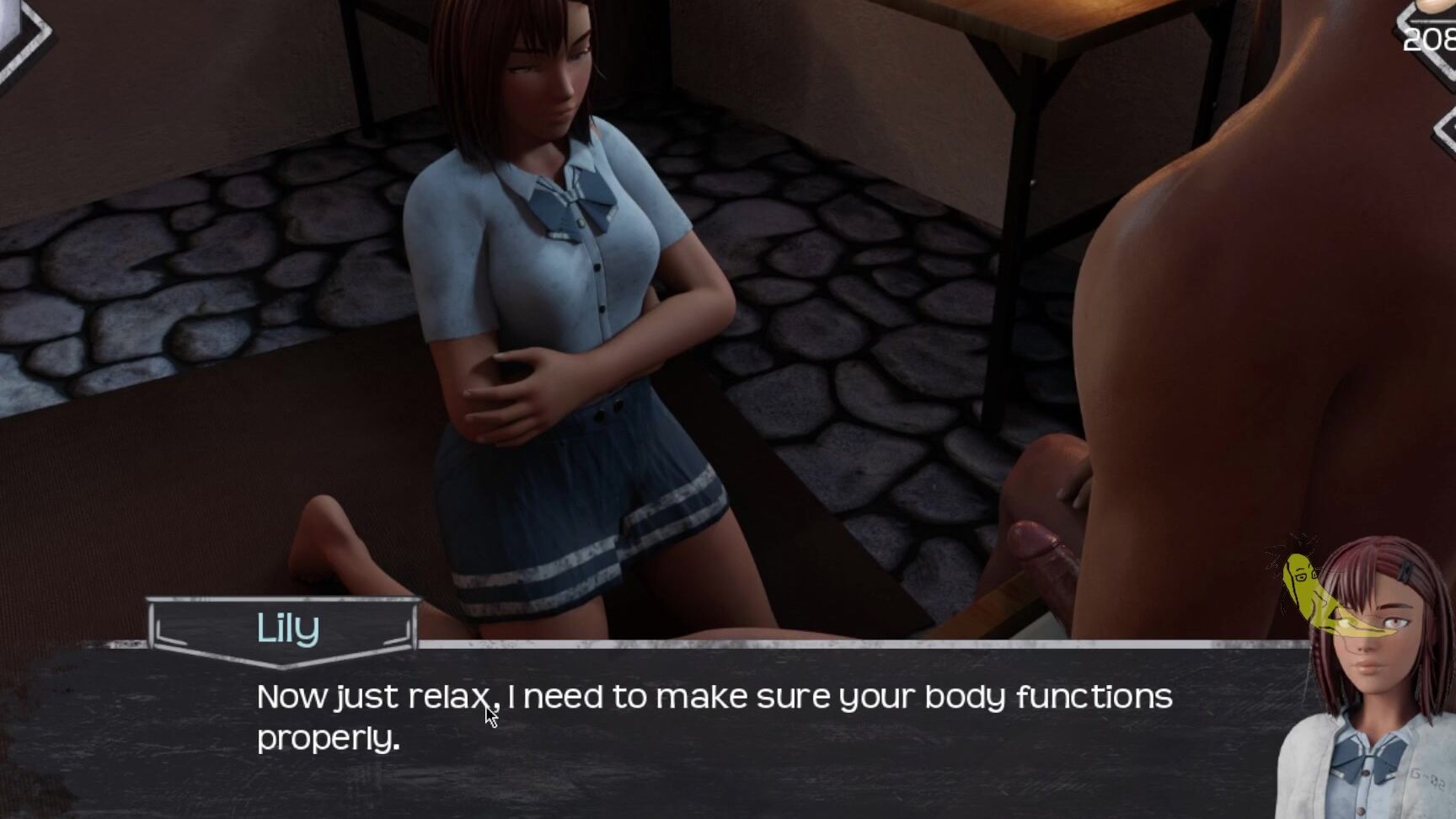The image size is (1456, 819).
Task: Click the cursor position near the dialogue text
Action: (489, 714)
